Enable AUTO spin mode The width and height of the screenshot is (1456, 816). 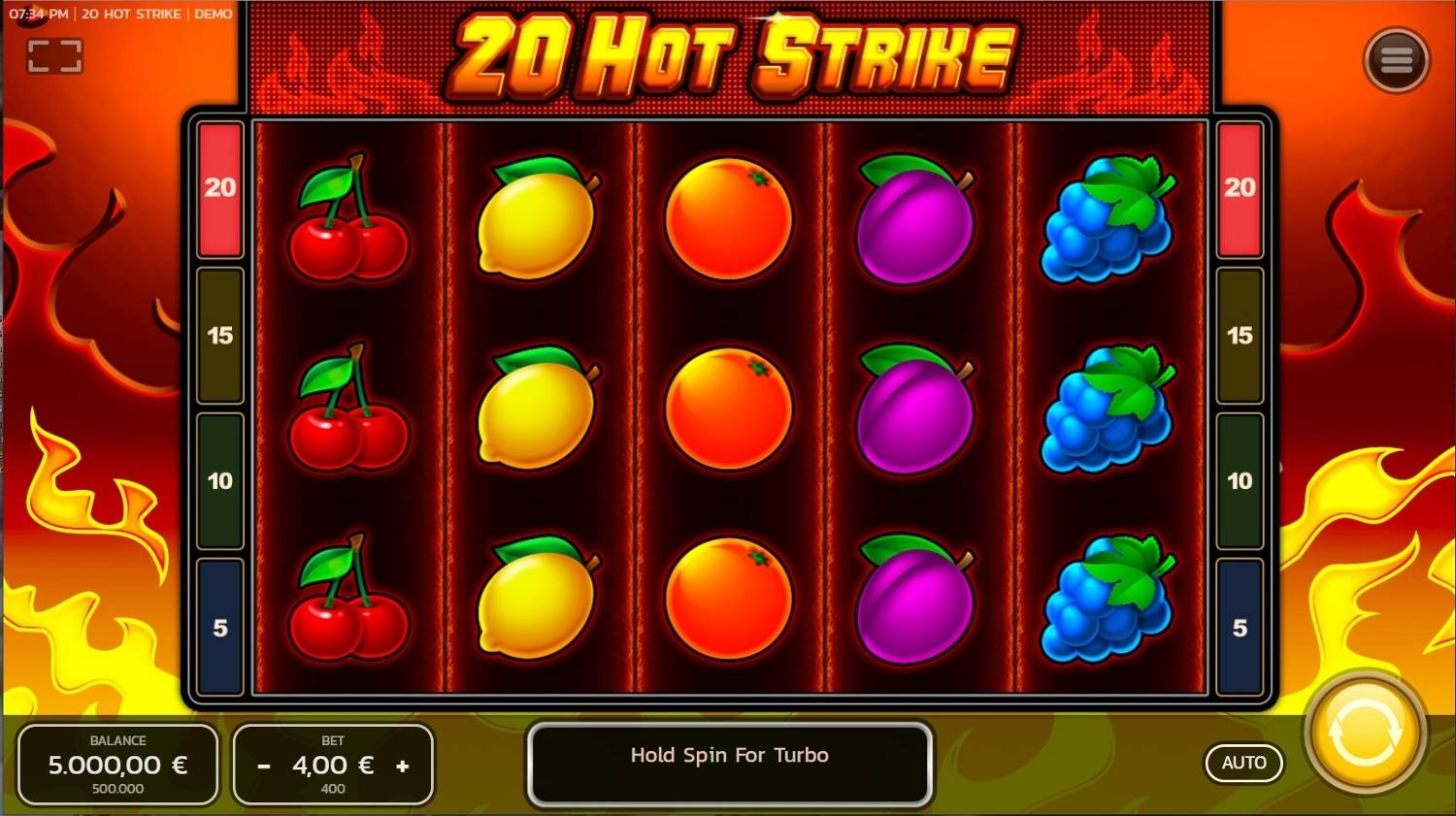1243,763
